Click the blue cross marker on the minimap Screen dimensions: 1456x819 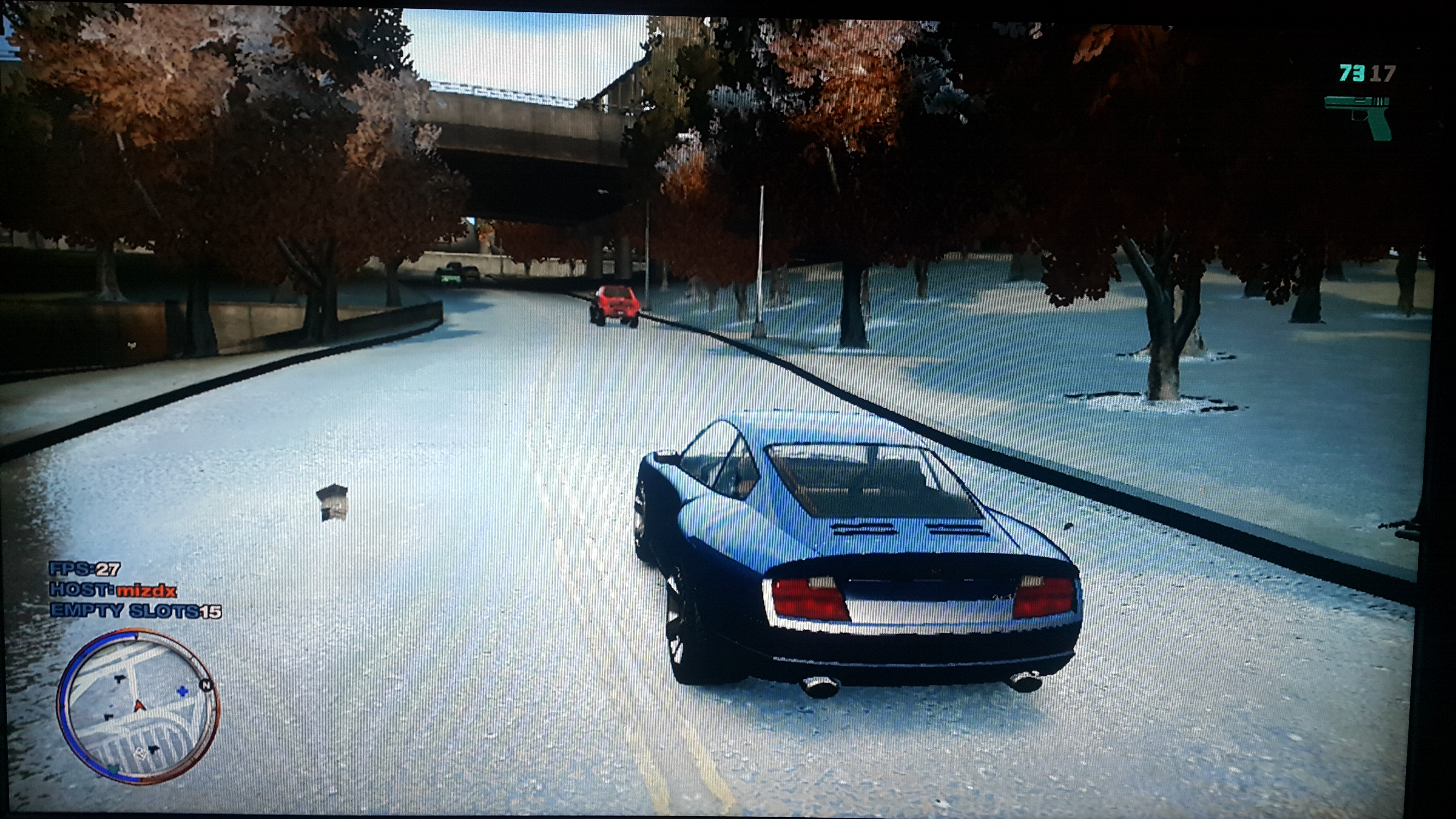[x=182, y=691]
